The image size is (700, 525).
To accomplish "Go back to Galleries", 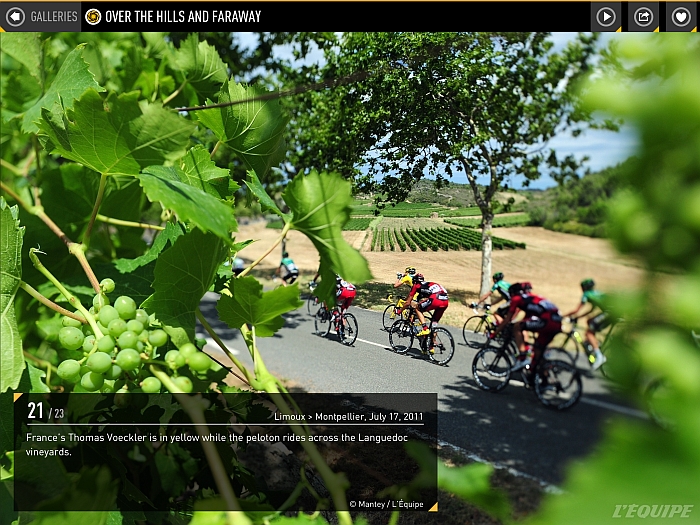I will click(x=41, y=16).
